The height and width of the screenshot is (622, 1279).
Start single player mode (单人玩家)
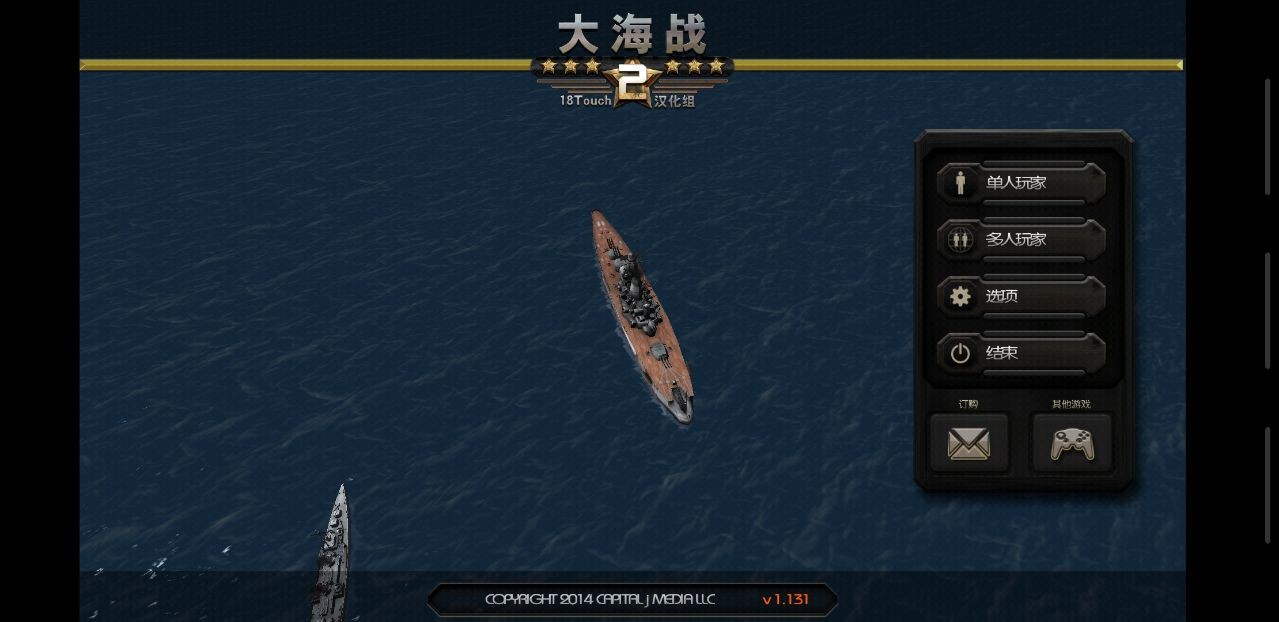[x=1021, y=183]
